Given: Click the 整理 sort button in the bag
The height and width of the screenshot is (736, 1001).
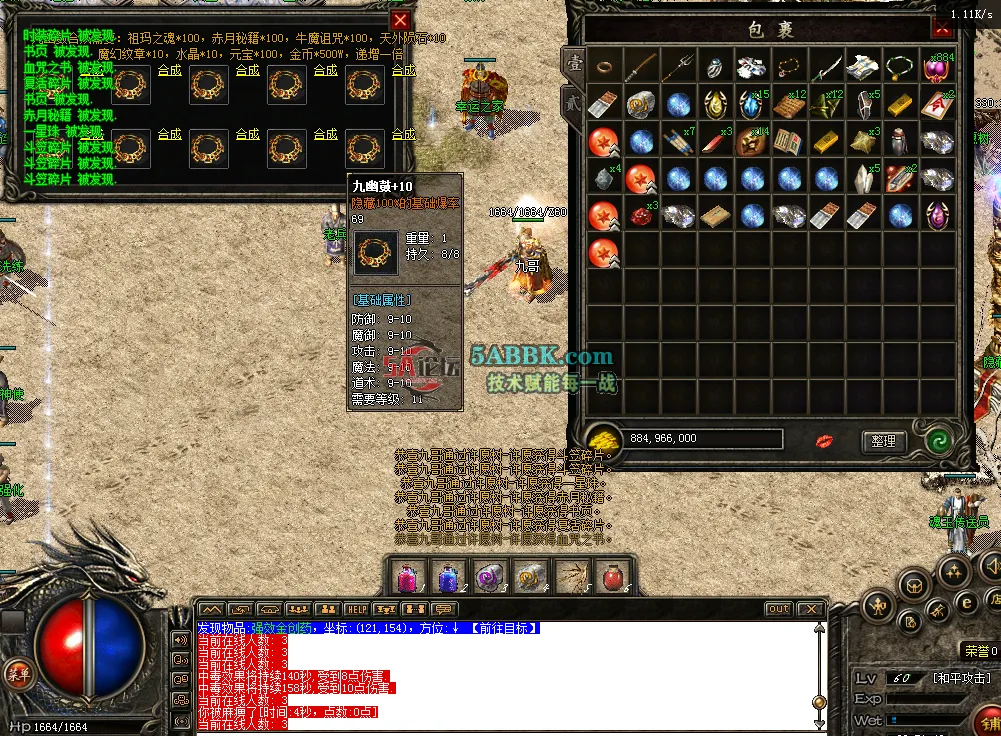Looking at the screenshot, I should (x=883, y=441).
